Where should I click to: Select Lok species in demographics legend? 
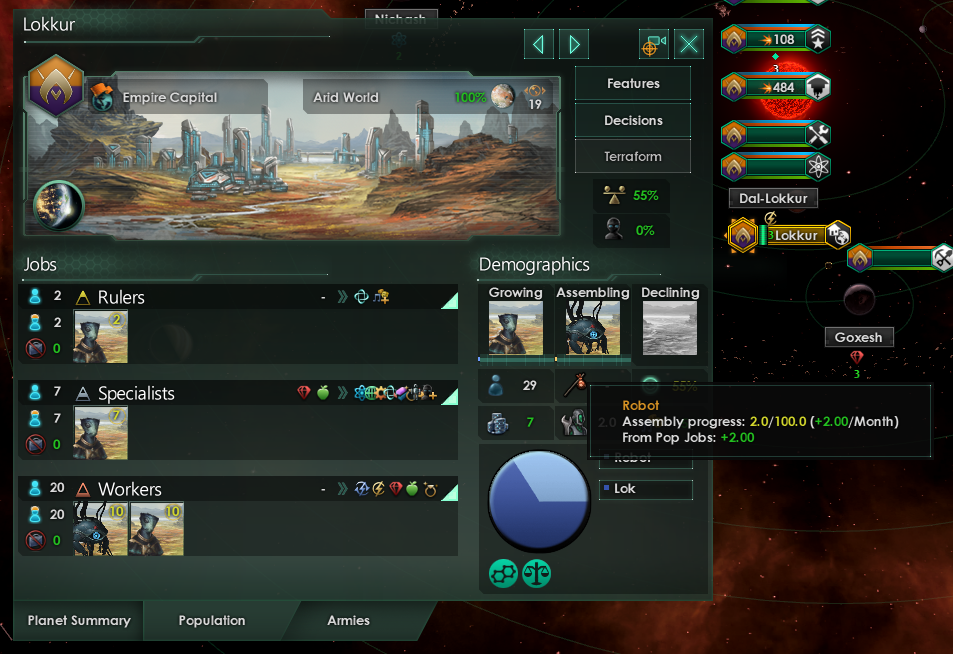click(645, 489)
